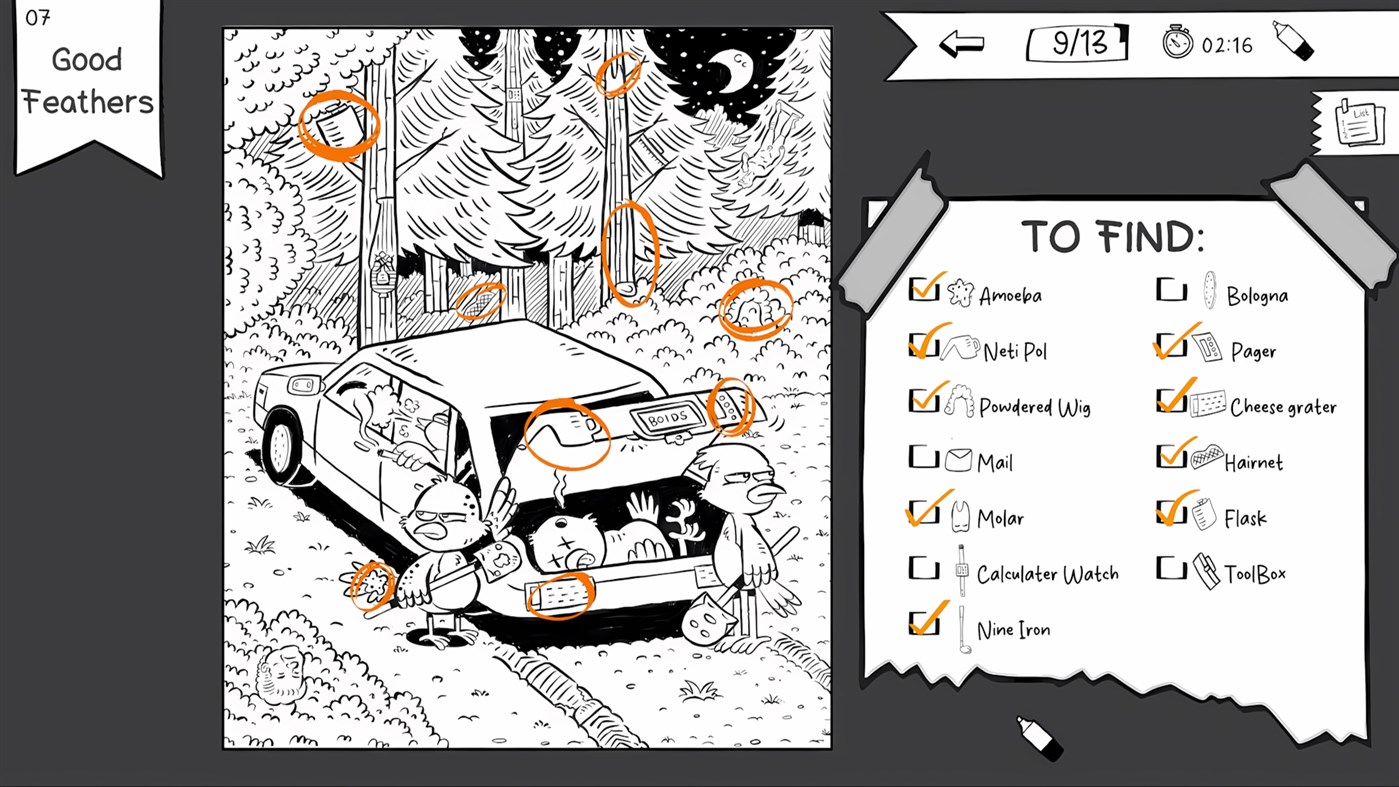This screenshot has height=787, width=1399.
Task: Select the Neti Pol icon in the list
Action: [959, 349]
